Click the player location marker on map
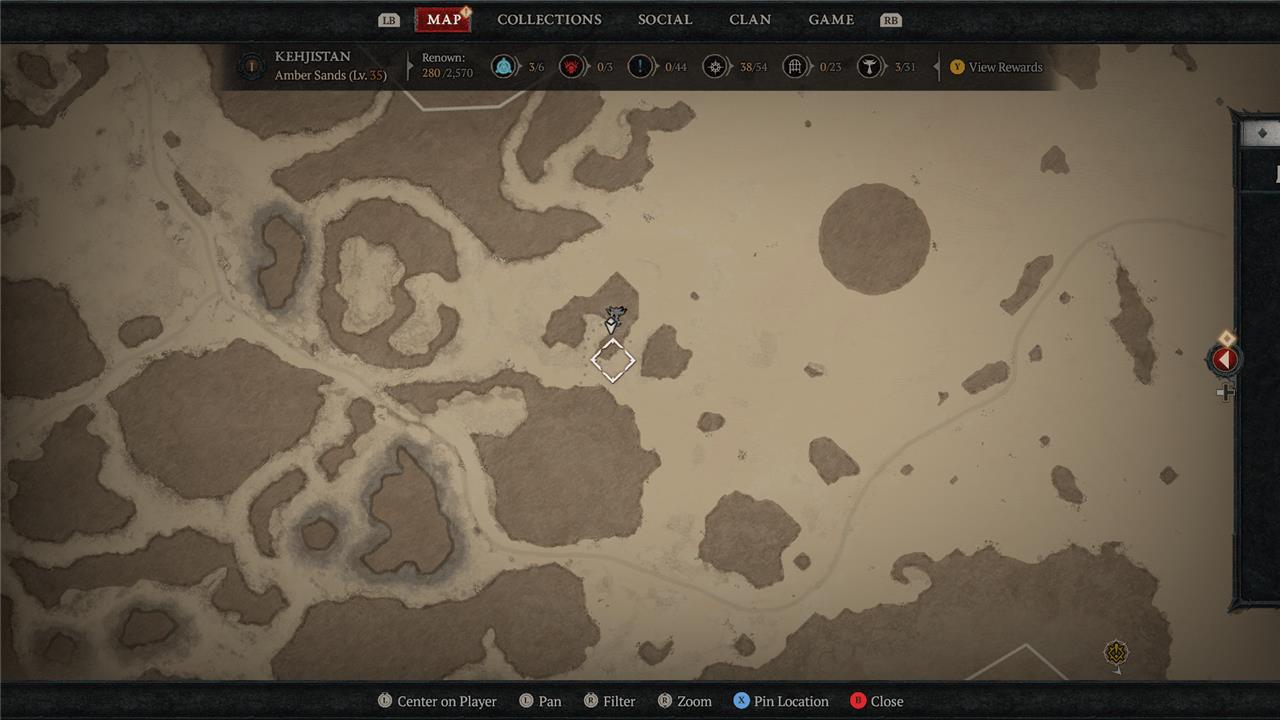This screenshot has height=720, width=1280. tap(613, 319)
